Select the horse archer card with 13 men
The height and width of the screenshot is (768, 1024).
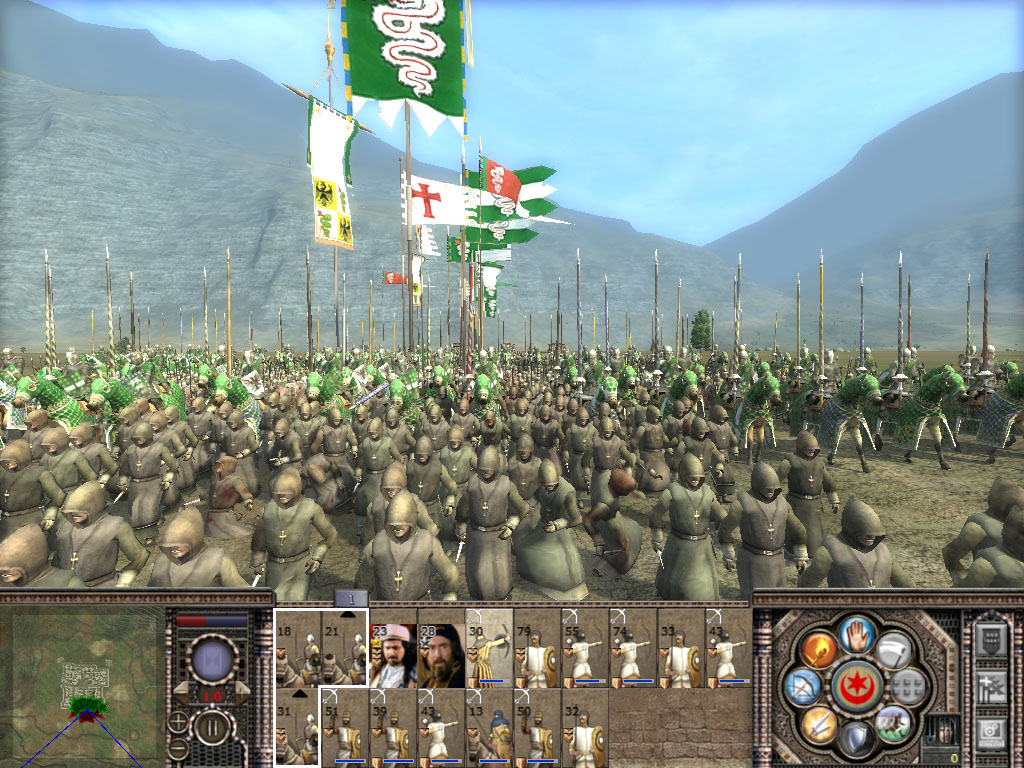click(x=489, y=727)
